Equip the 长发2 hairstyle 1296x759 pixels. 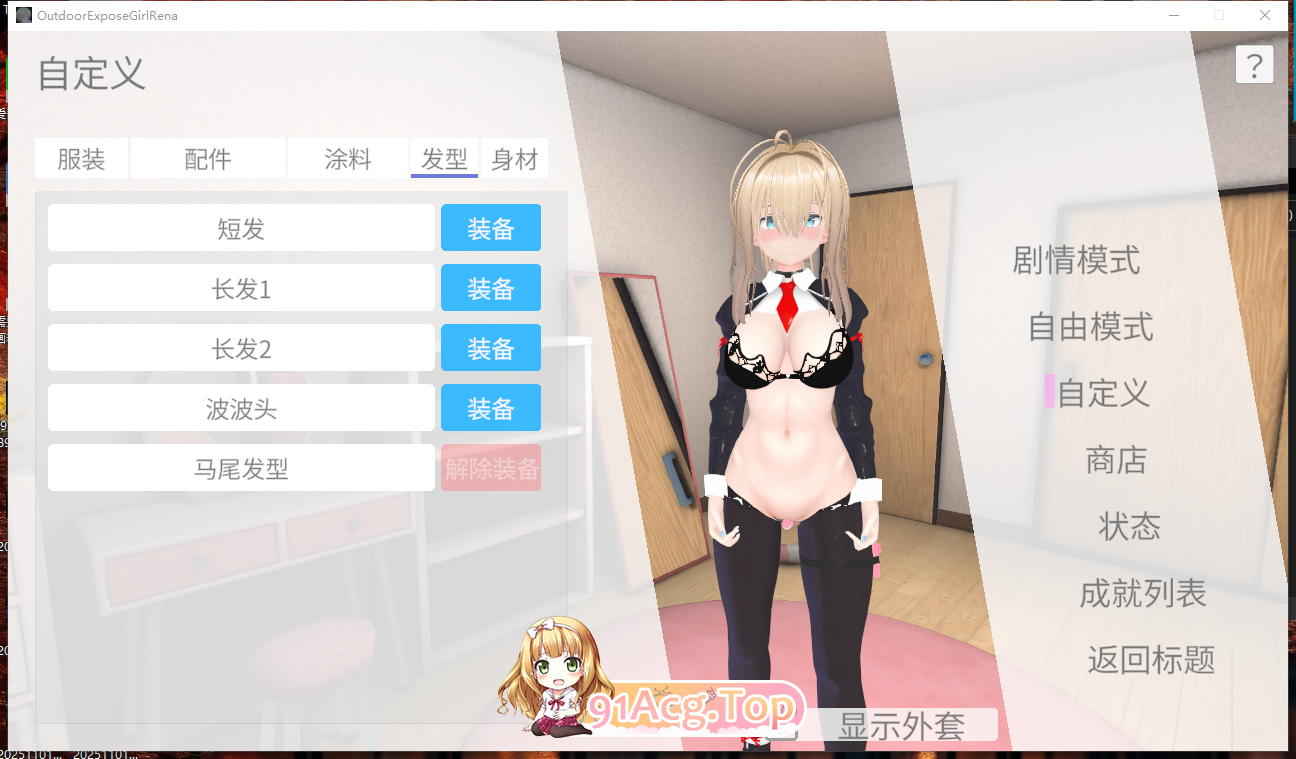(491, 347)
